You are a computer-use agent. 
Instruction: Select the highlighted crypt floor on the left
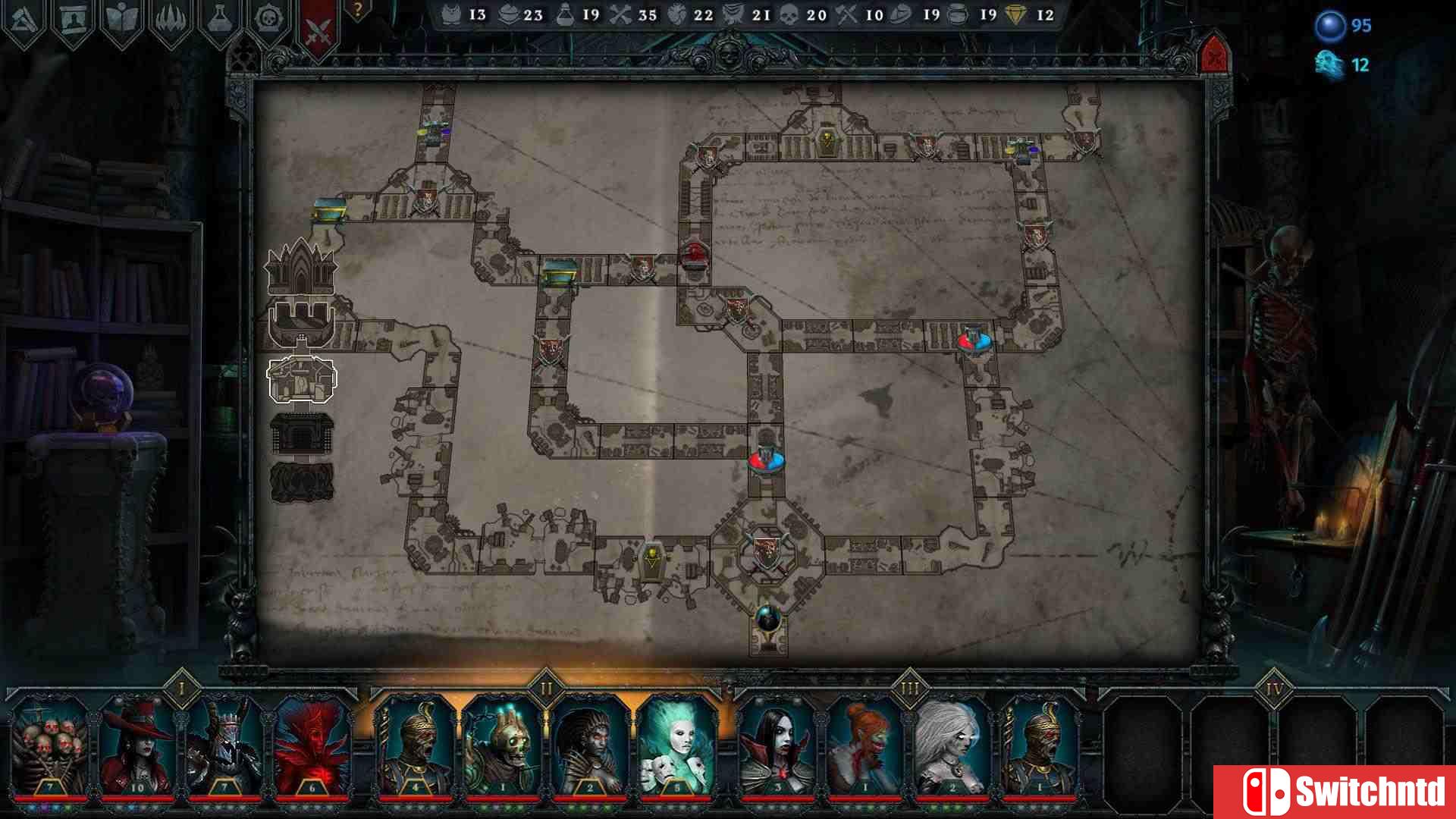pyautogui.click(x=301, y=381)
